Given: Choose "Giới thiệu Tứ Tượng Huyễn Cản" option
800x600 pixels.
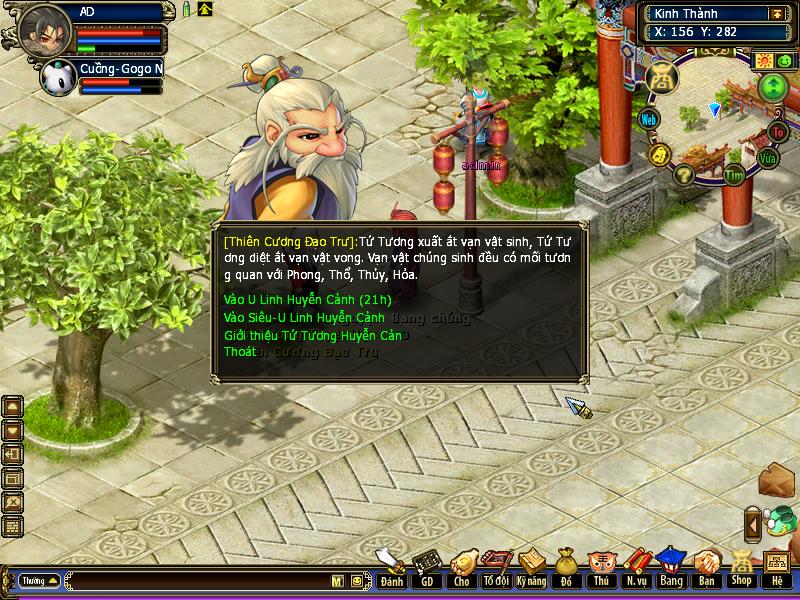Looking at the screenshot, I should tap(312, 335).
